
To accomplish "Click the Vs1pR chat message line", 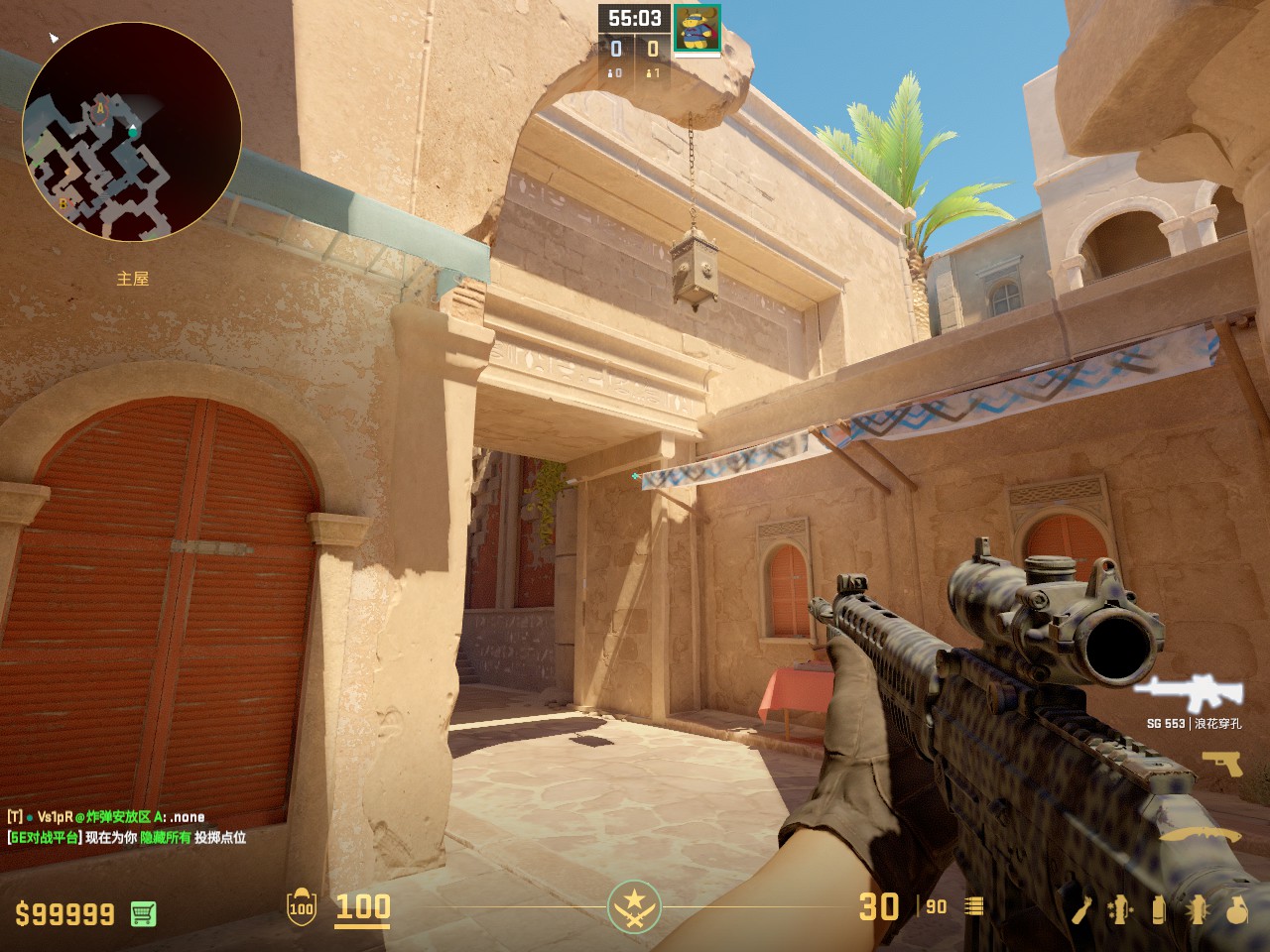I will click(x=106, y=817).
